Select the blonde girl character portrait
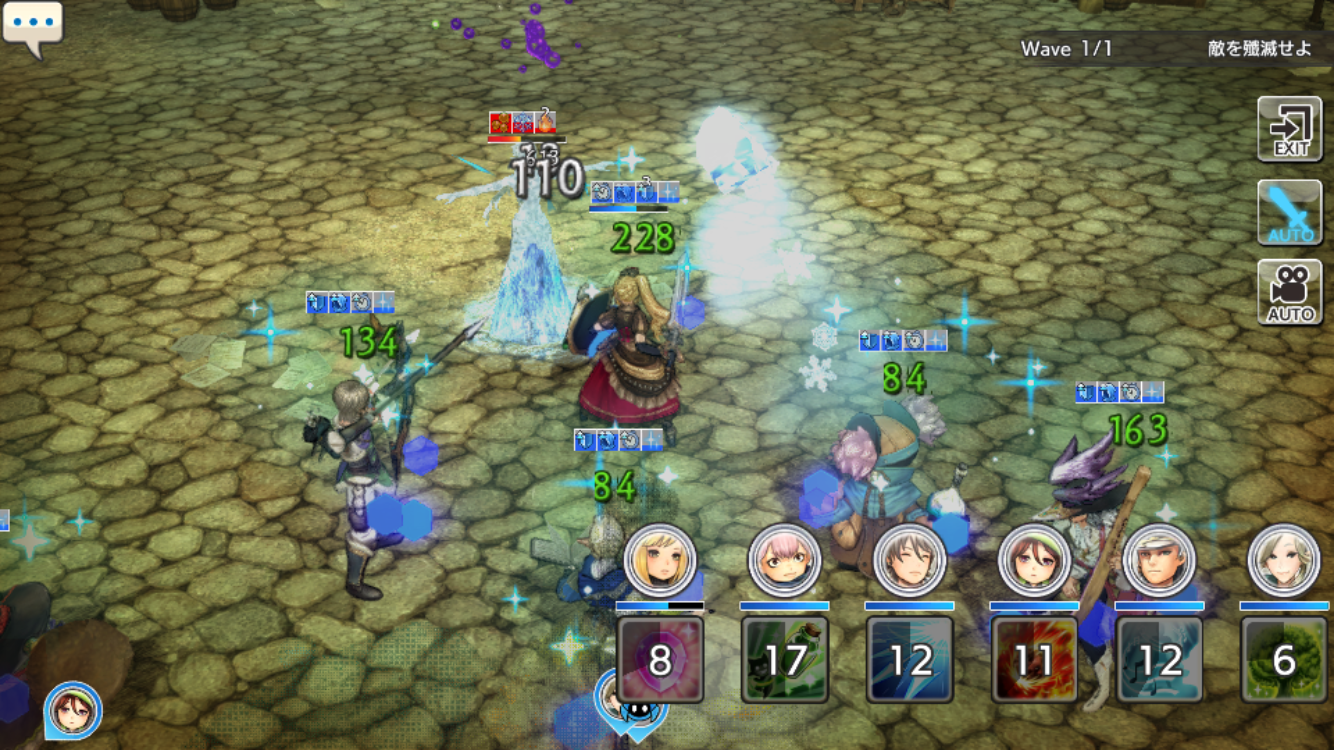 [x=660, y=560]
